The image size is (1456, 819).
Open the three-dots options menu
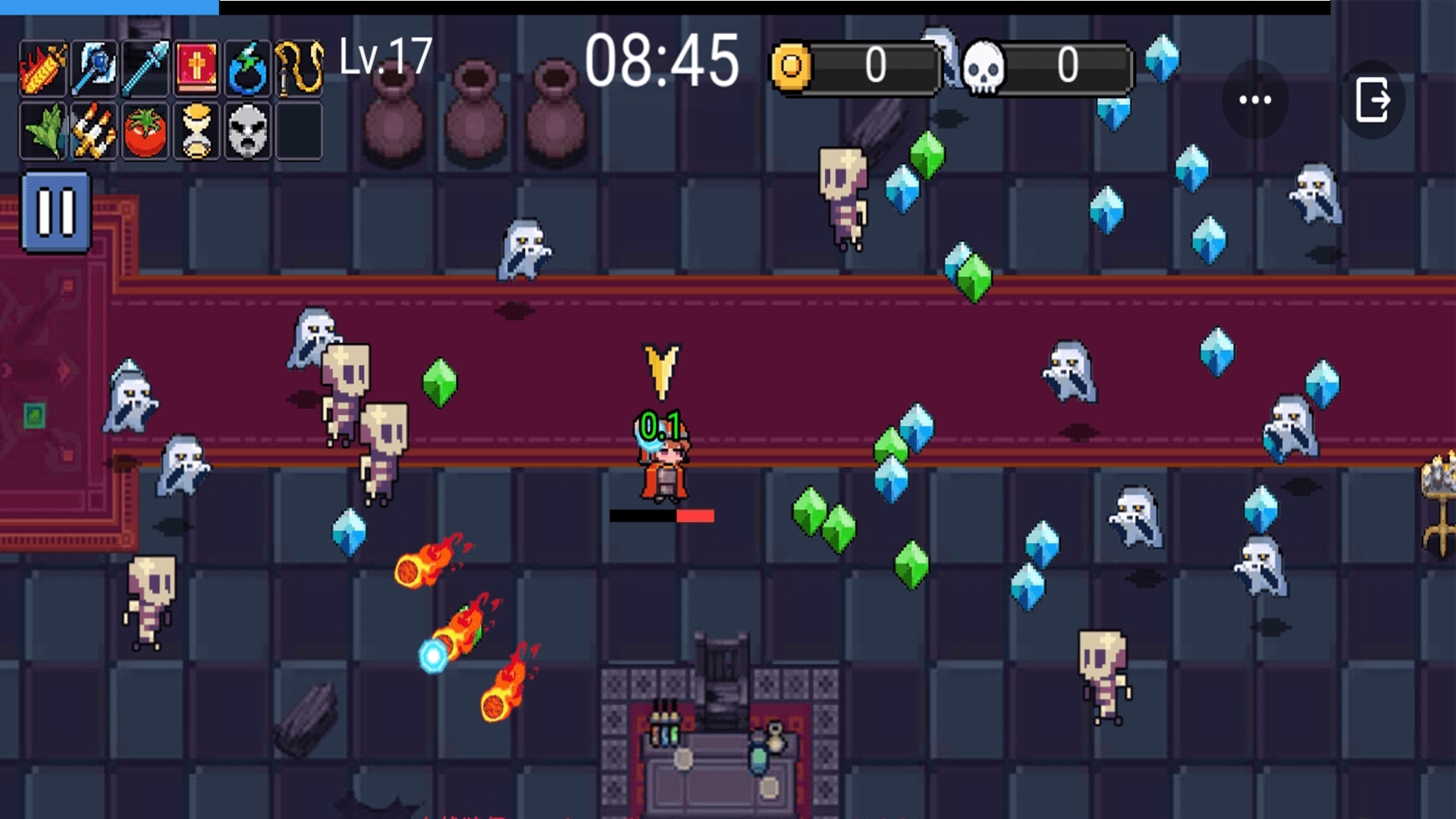click(x=1255, y=100)
